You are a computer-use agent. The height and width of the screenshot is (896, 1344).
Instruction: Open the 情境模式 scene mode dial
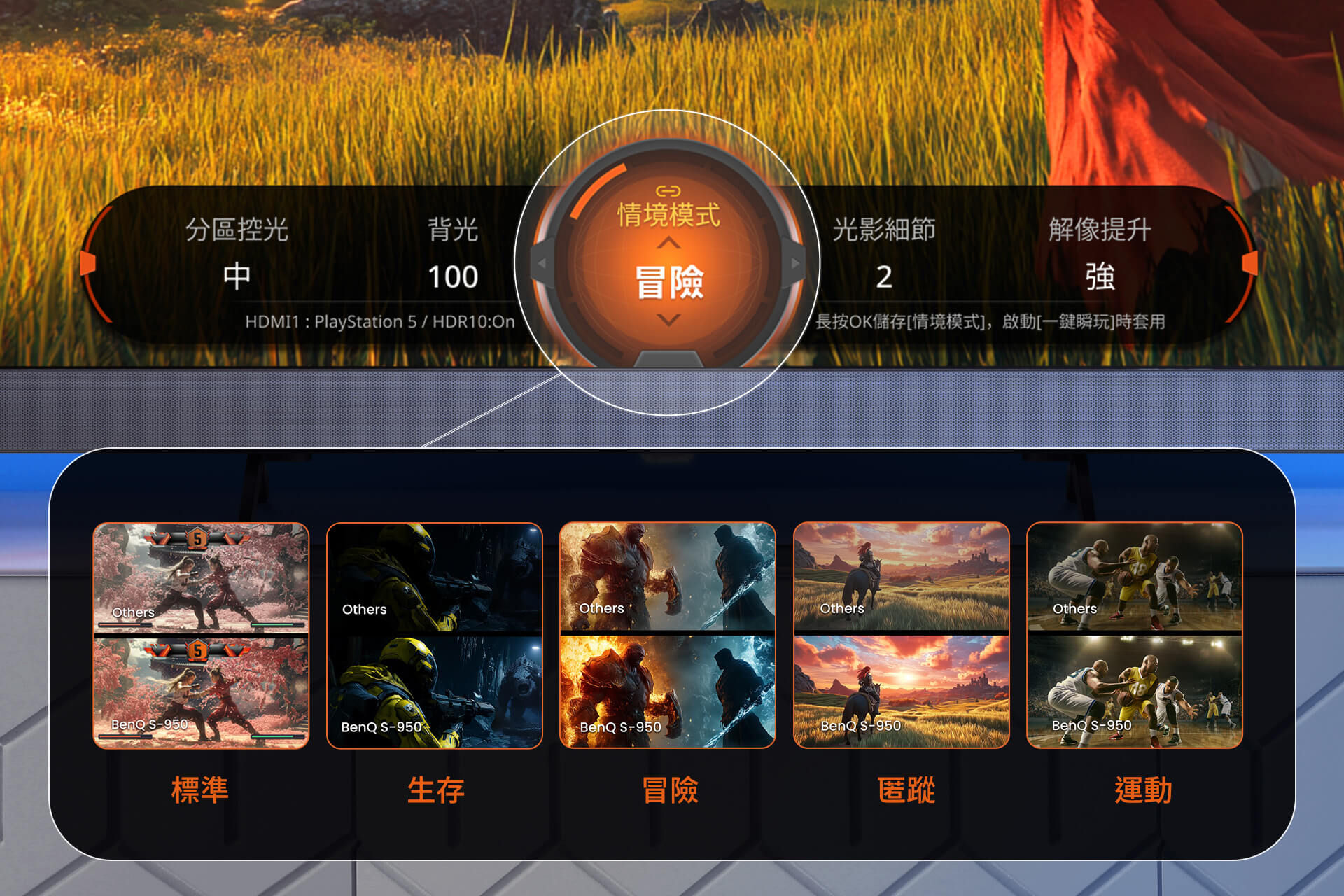coord(668,215)
